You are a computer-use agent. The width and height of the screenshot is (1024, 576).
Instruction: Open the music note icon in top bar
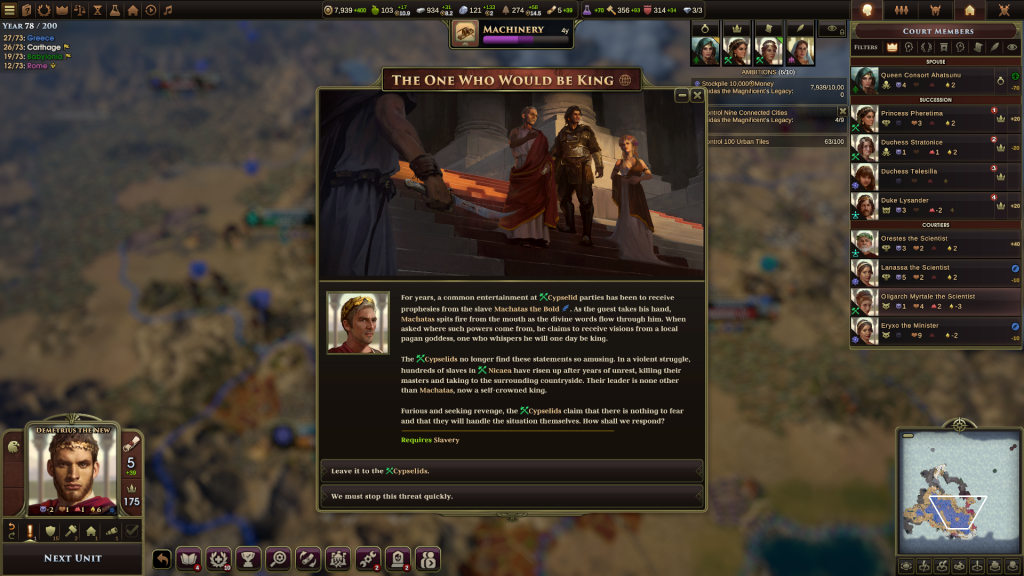point(167,10)
